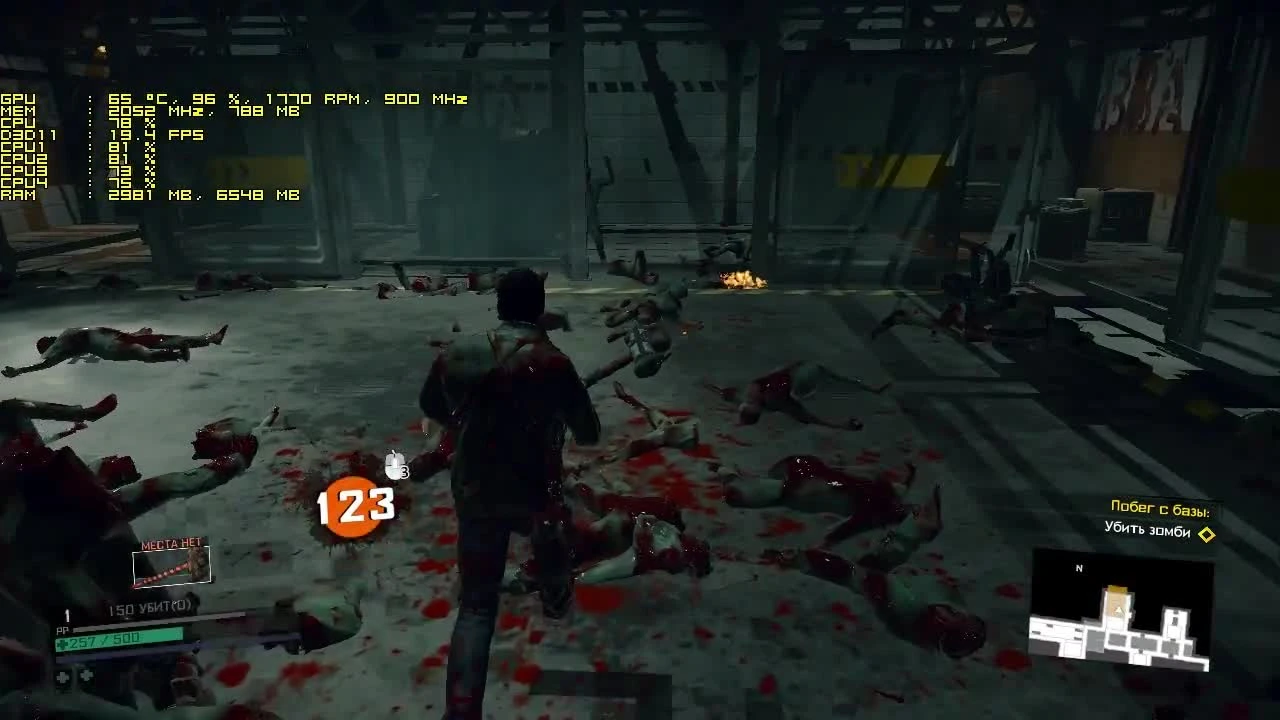Click the second green plus health icon
The width and height of the screenshot is (1280, 720).
(x=85, y=675)
